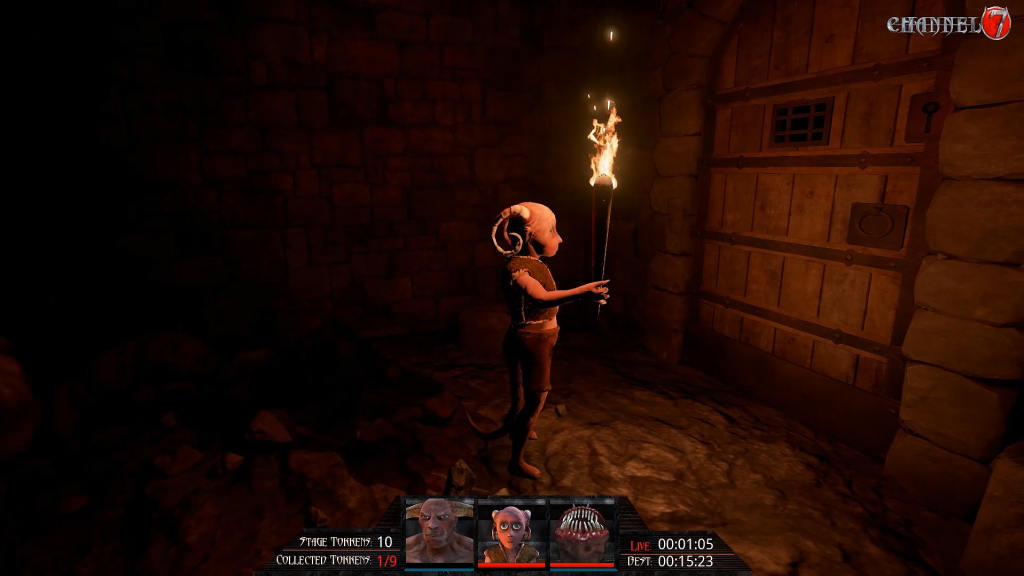Click the Channel 7 logo
Image resolution: width=1024 pixels, height=576 pixels.
(x=949, y=24)
